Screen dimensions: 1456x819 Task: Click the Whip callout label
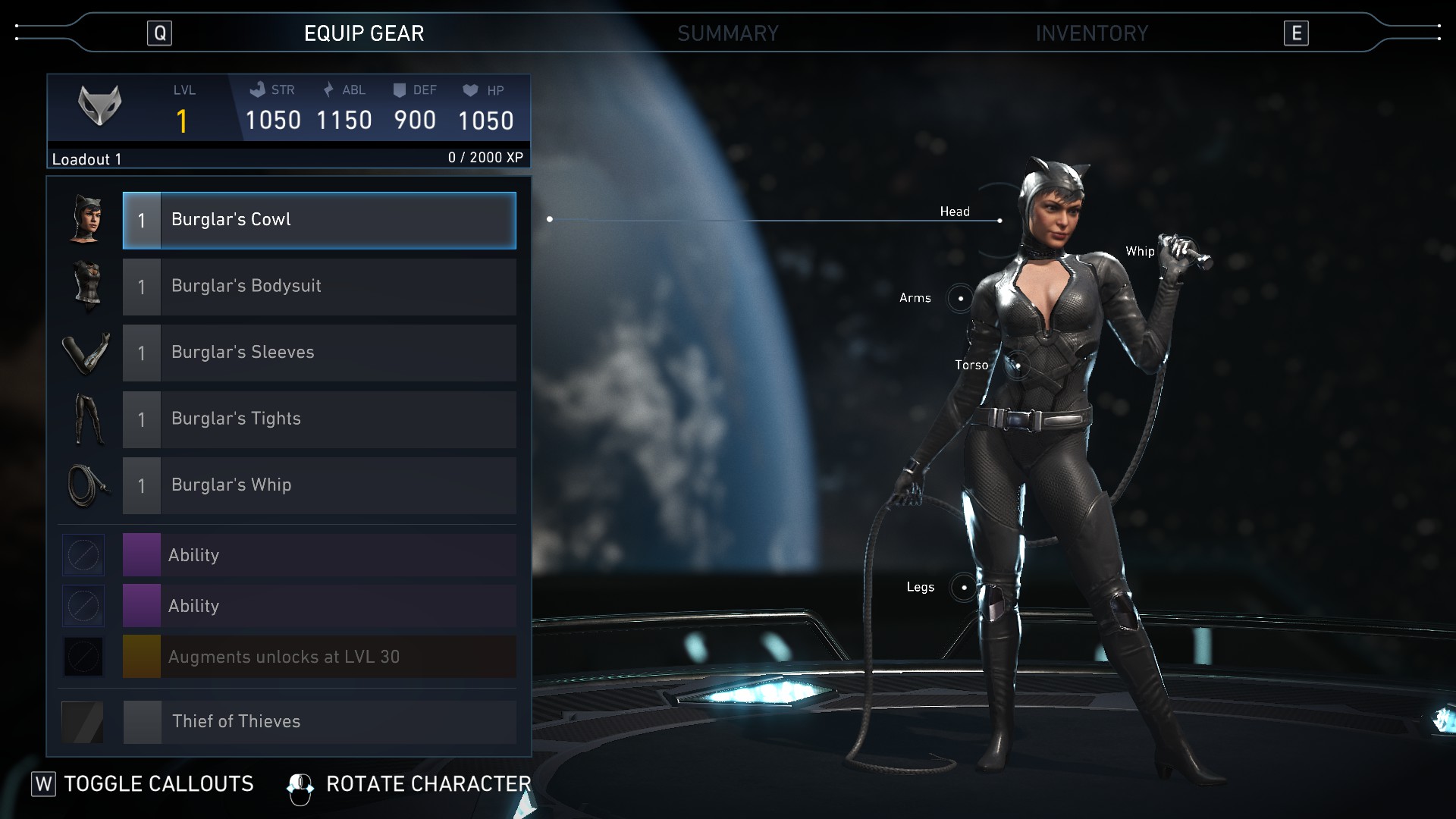point(1140,251)
